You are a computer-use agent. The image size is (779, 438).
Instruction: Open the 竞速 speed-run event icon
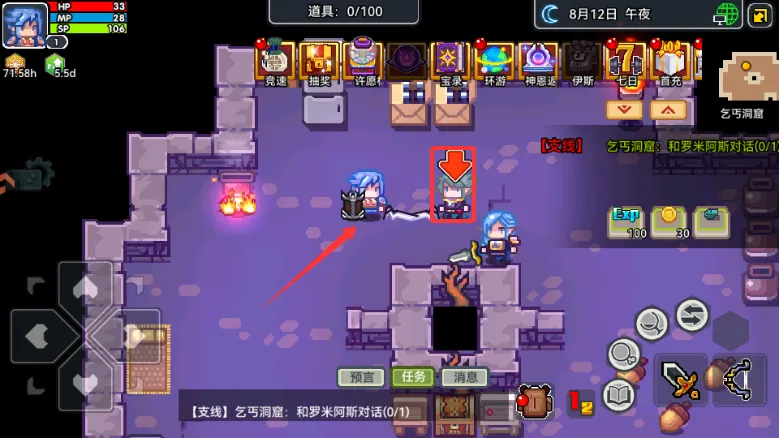pyautogui.click(x=275, y=62)
